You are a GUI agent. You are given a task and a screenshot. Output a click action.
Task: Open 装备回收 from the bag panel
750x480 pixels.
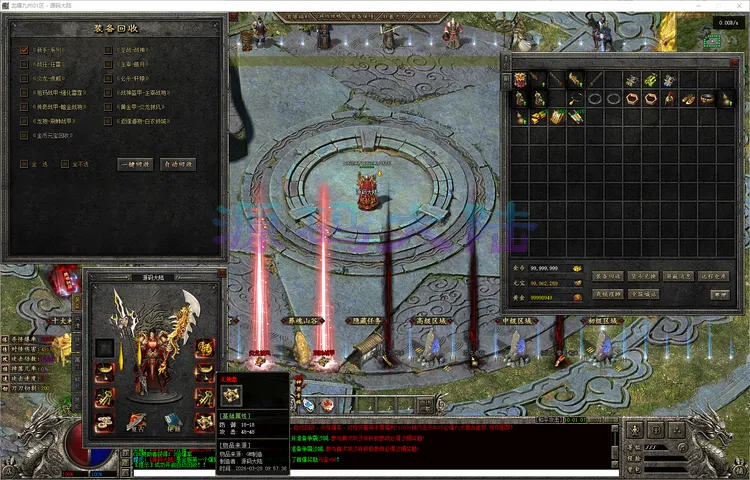(609, 275)
